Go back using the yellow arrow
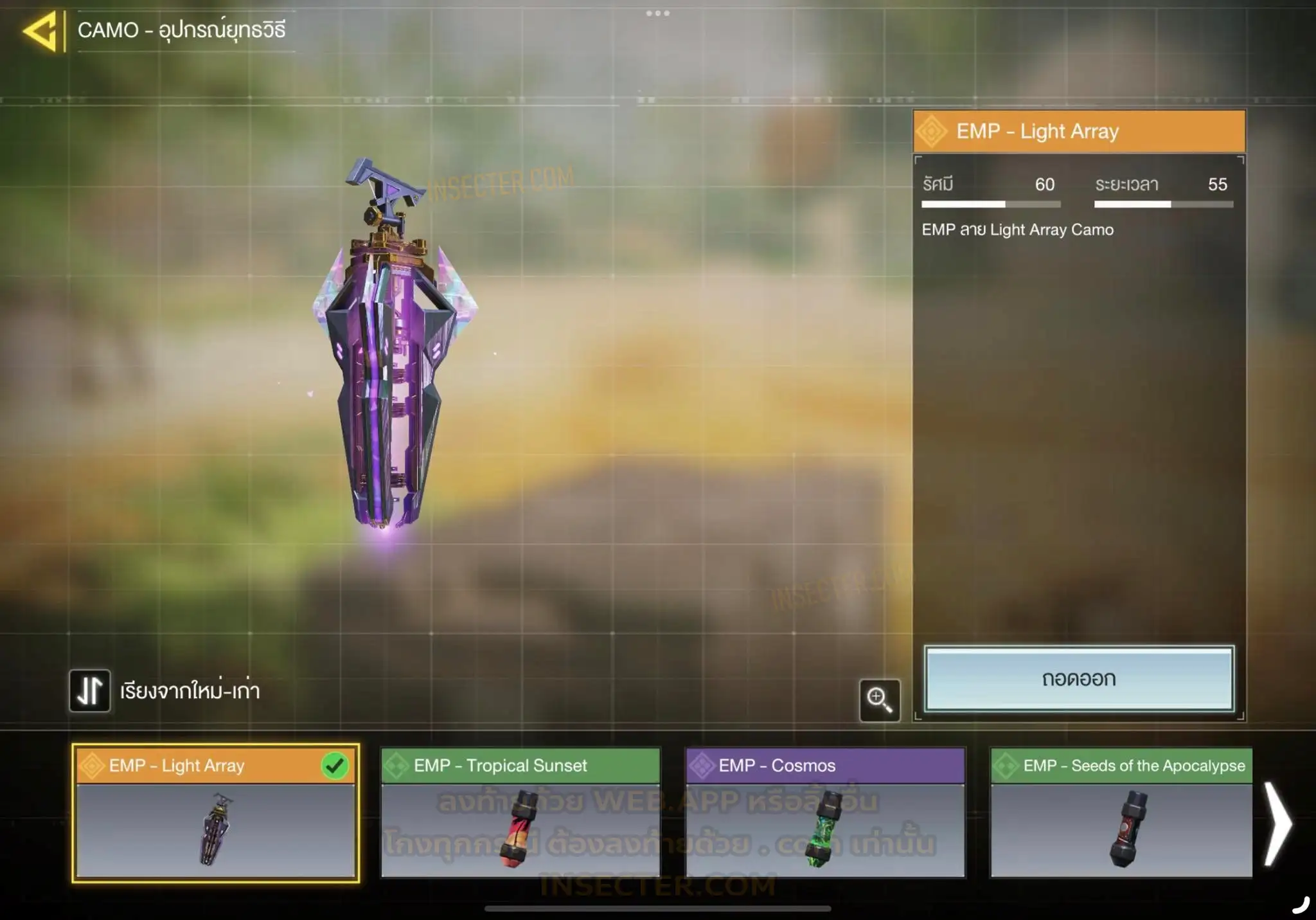1316x920 pixels. (41, 31)
